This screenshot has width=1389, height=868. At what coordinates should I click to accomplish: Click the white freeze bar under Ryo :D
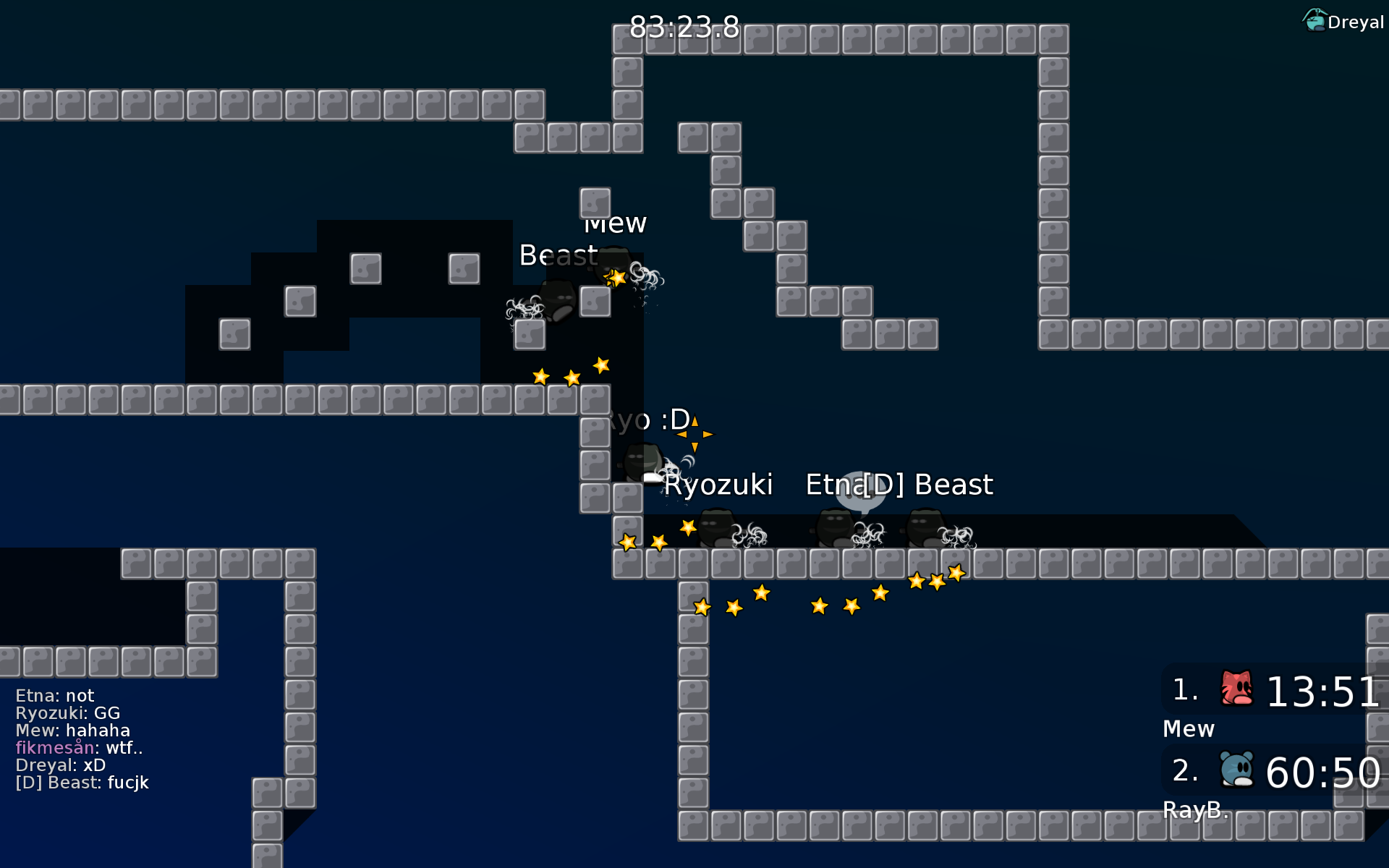(653, 476)
